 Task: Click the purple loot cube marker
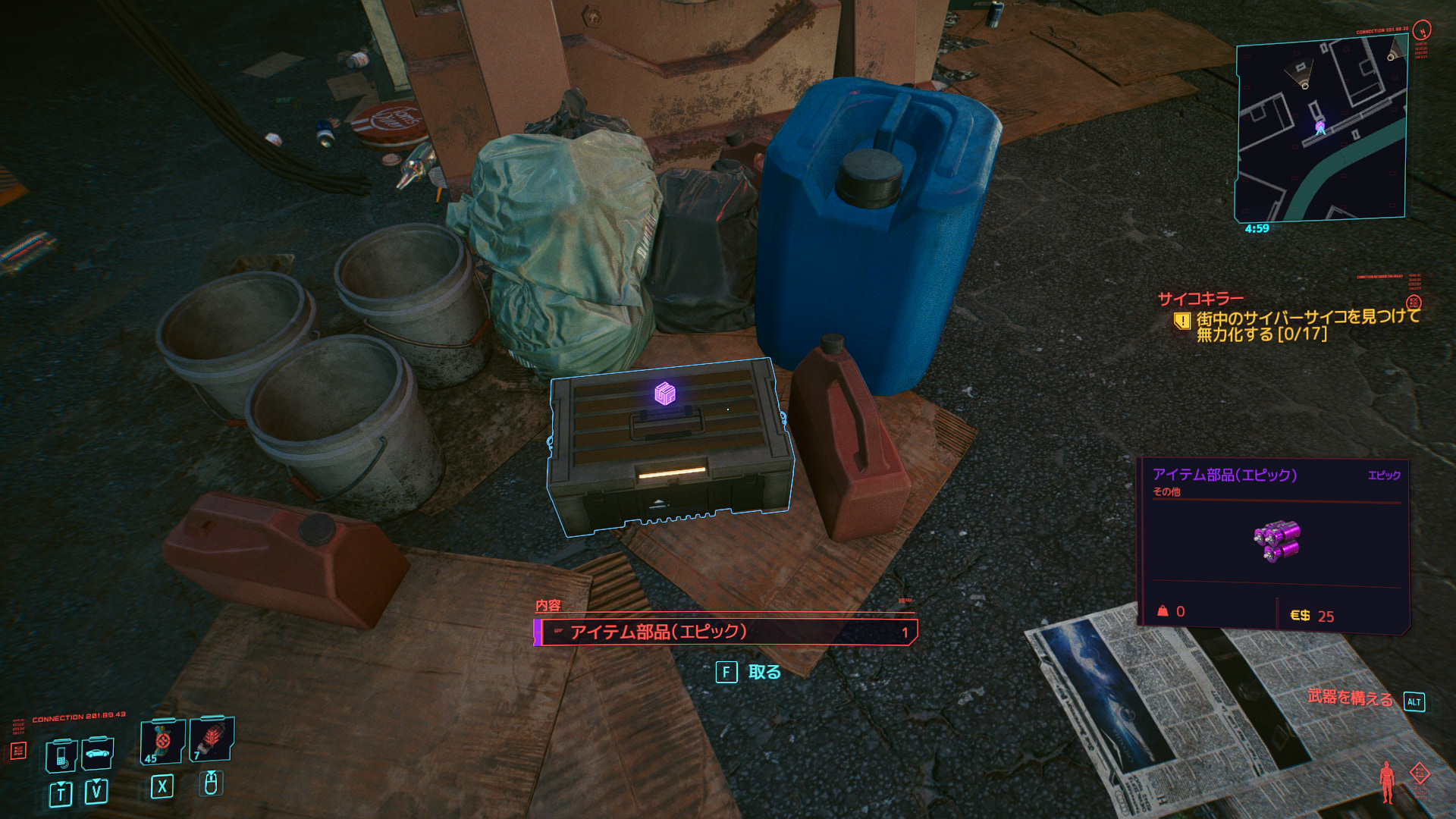tap(664, 394)
